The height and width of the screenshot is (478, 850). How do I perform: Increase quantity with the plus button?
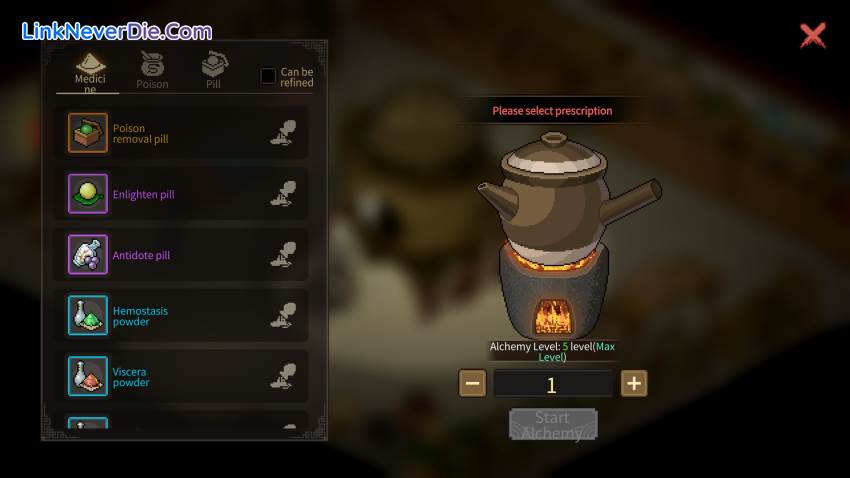point(634,383)
